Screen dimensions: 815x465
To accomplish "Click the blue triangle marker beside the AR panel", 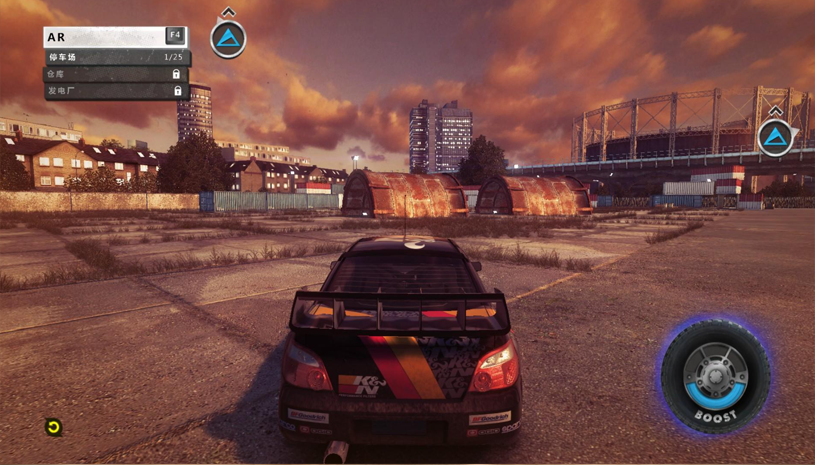I will [229, 39].
